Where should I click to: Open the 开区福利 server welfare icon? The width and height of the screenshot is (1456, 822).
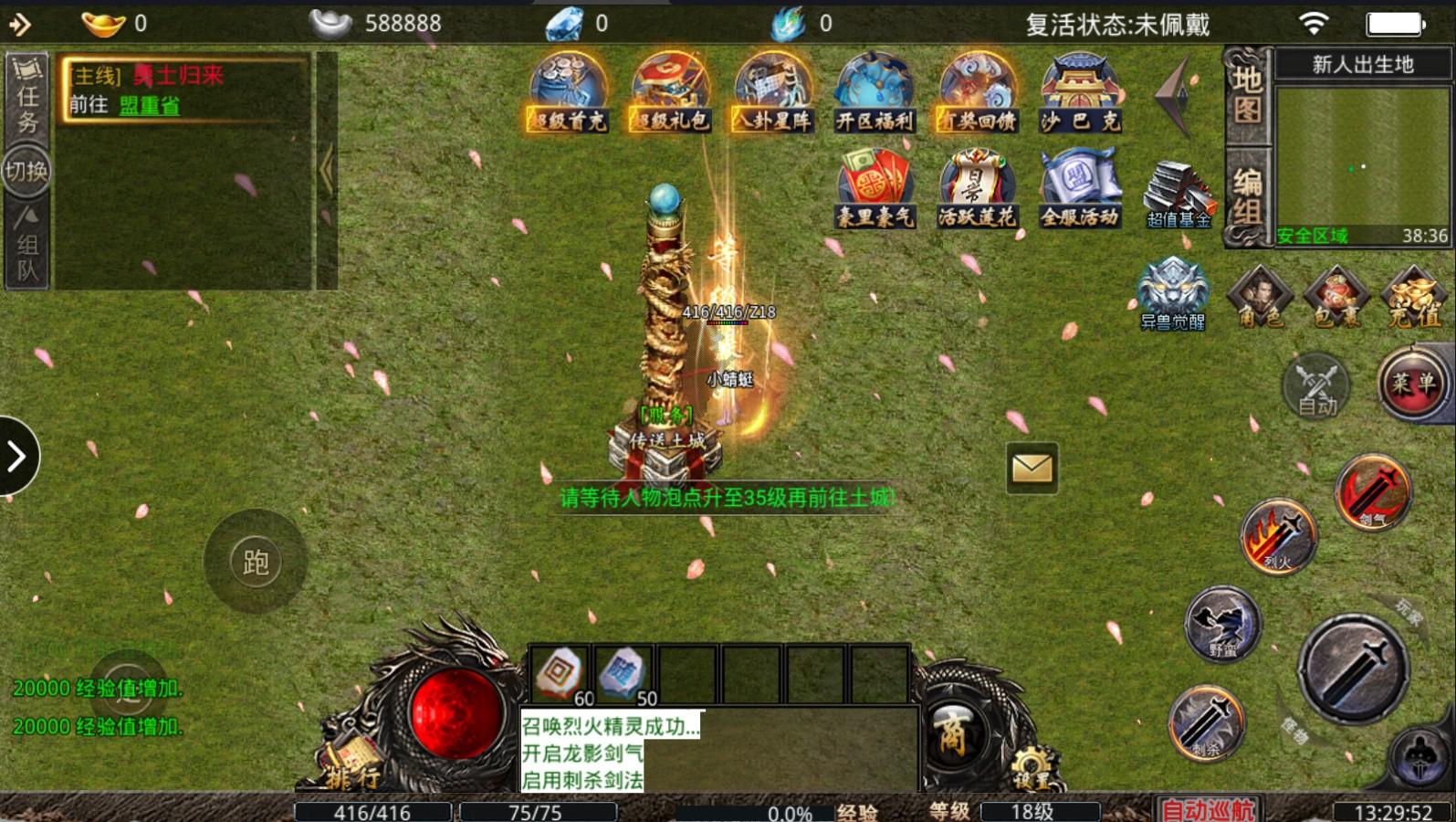pos(875,92)
